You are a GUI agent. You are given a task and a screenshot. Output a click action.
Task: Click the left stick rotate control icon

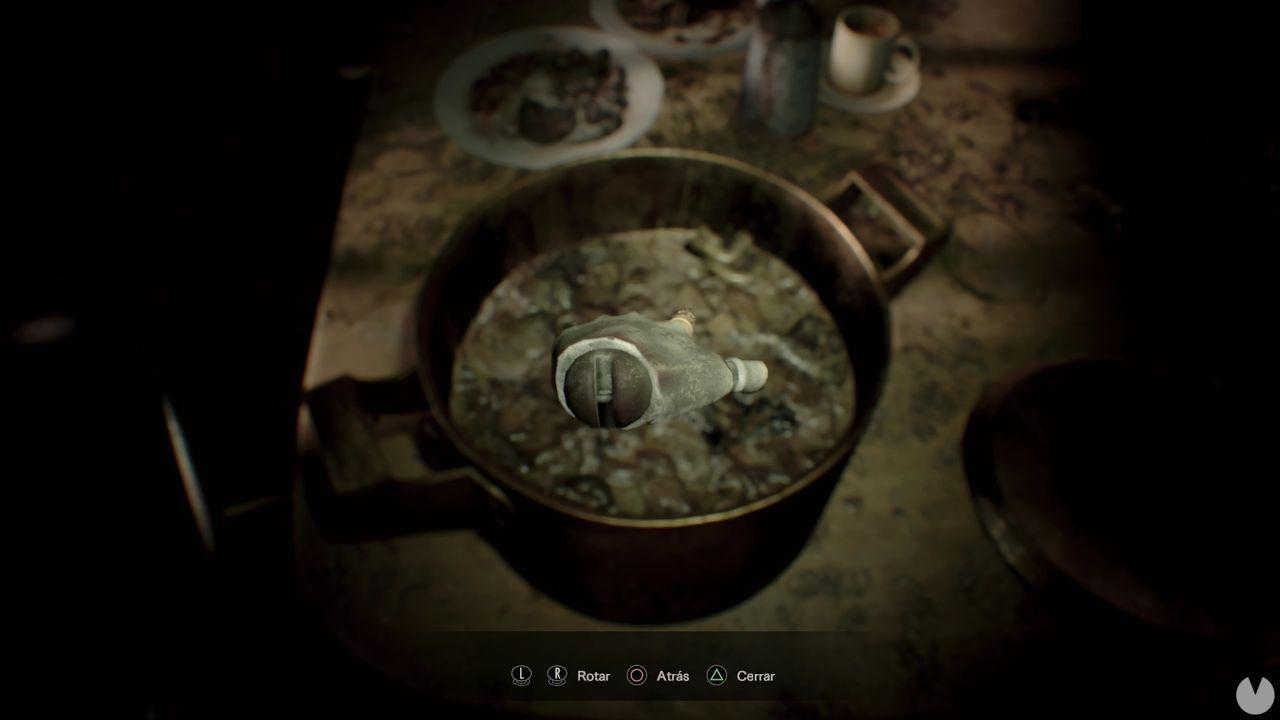coord(521,675)
